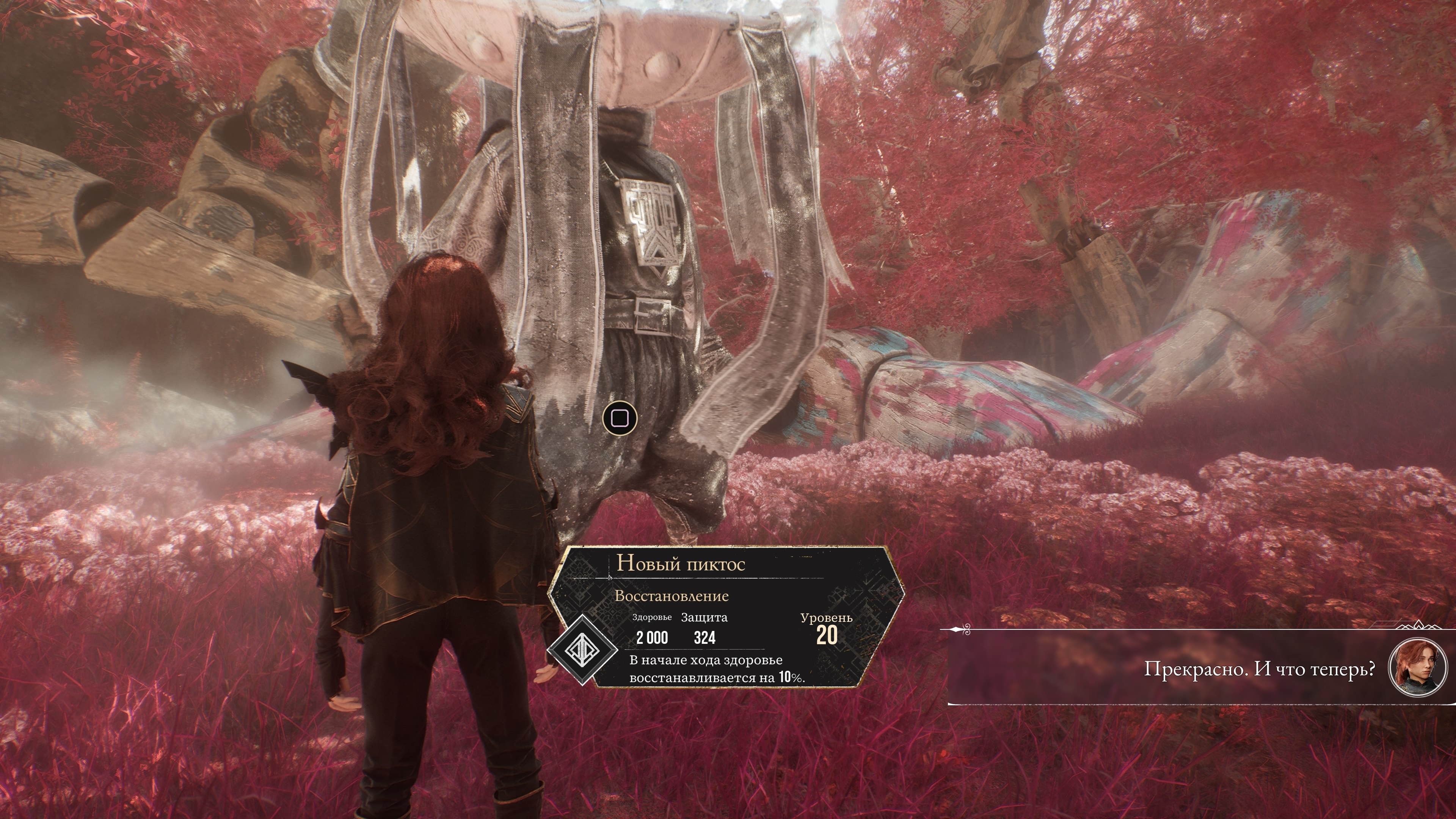The width and height of the screenshot is (1456, 819).
Task: Select the diamond pictos icon in the notification
Action: [x=583, y=650]
